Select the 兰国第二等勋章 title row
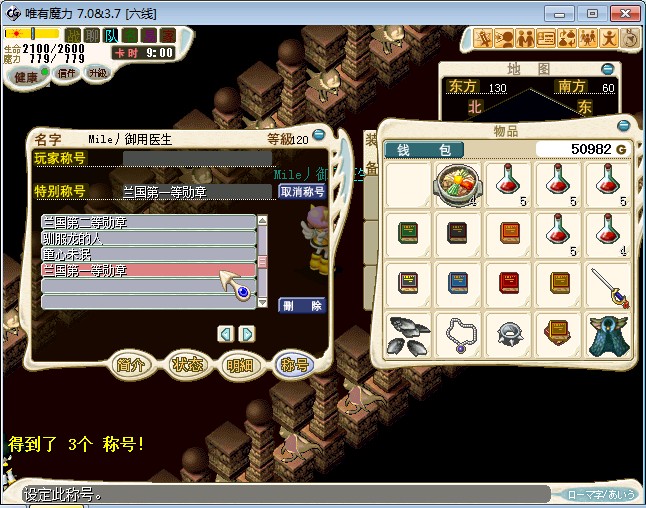 click(148, 222)
